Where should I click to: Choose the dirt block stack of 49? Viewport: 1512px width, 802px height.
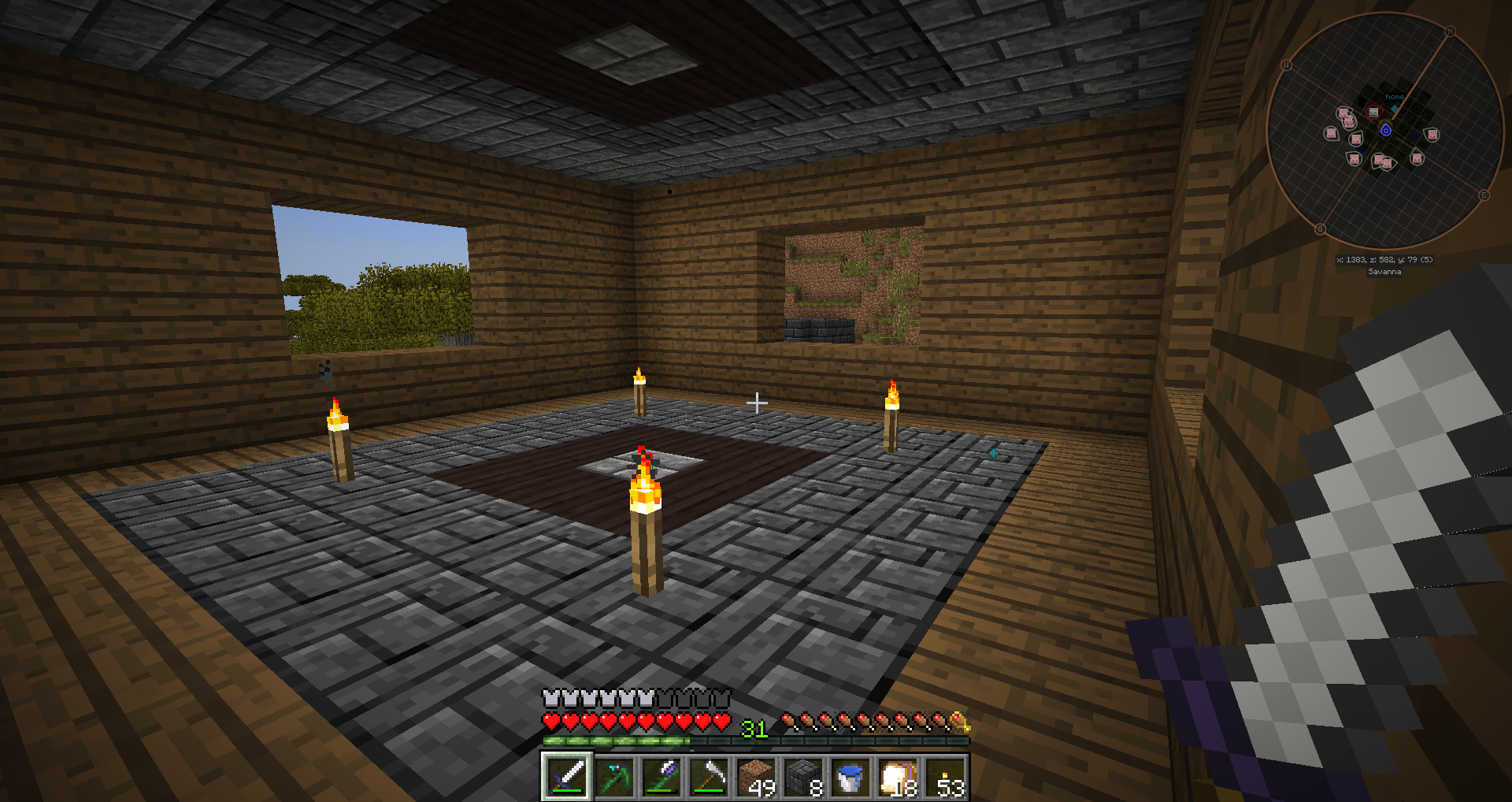click(x=756, y=777)
